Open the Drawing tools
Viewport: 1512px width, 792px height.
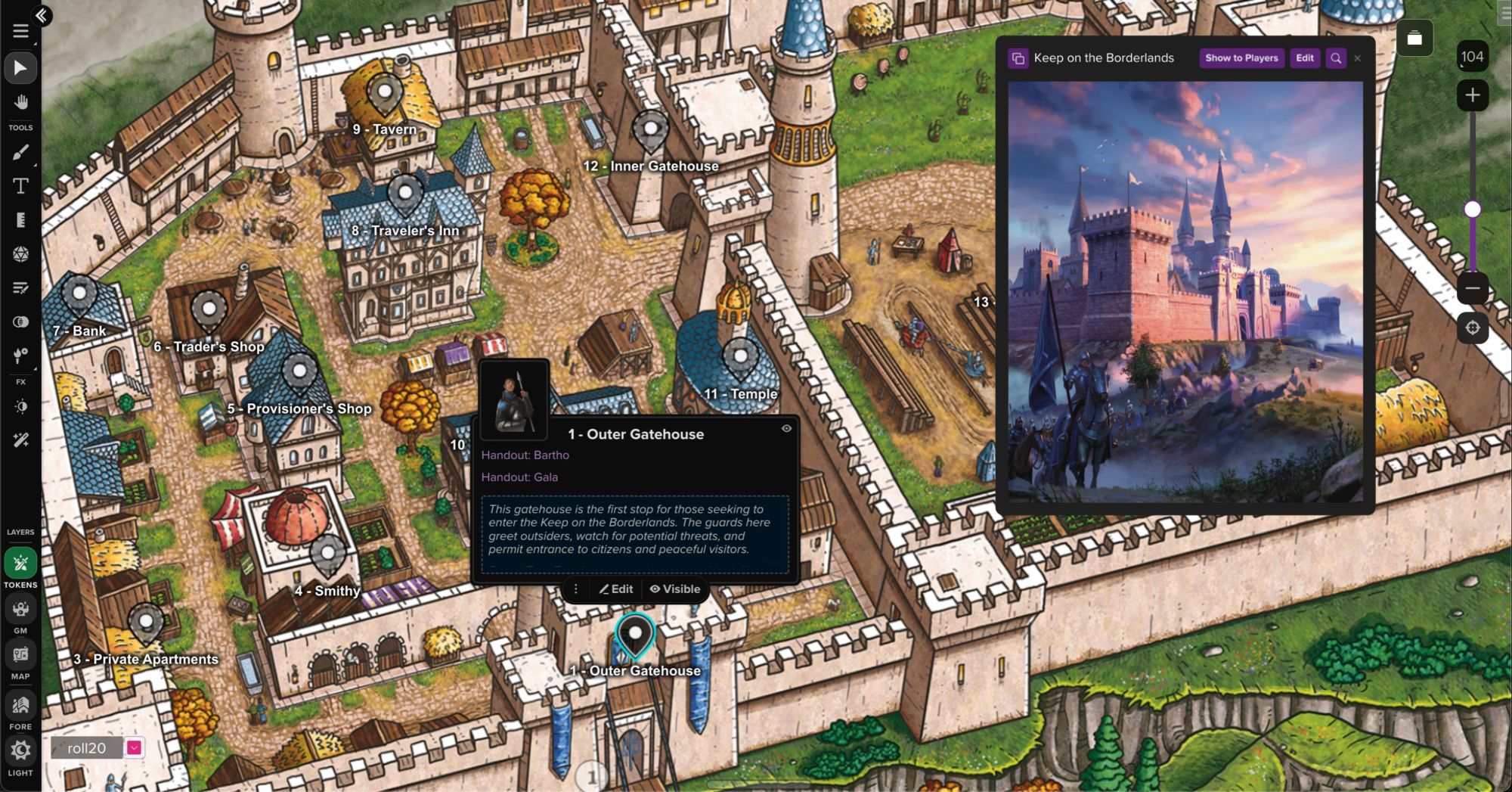coord(21,152)
